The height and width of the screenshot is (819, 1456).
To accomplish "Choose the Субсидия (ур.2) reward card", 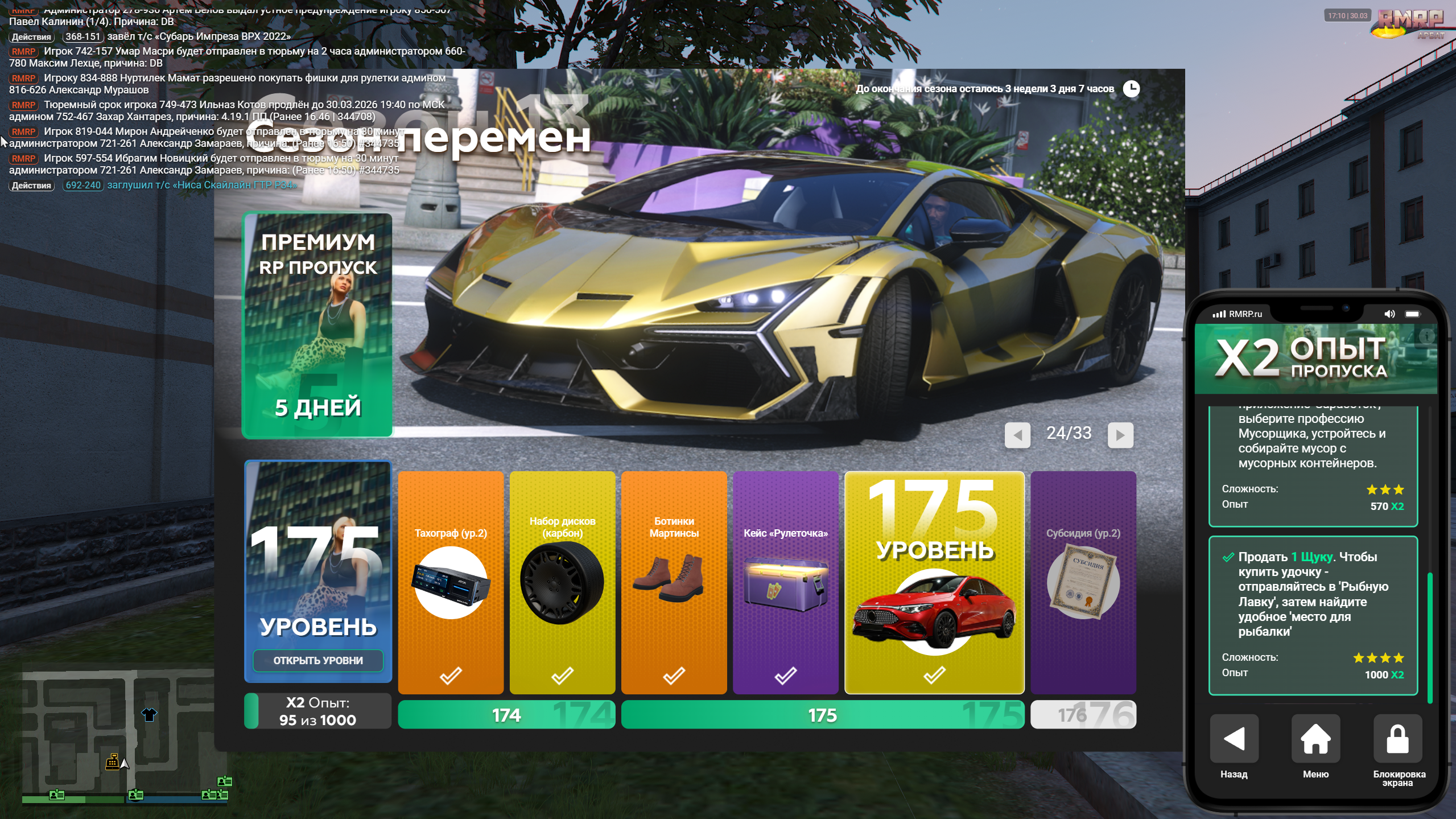I will (x=1083, y=582).
